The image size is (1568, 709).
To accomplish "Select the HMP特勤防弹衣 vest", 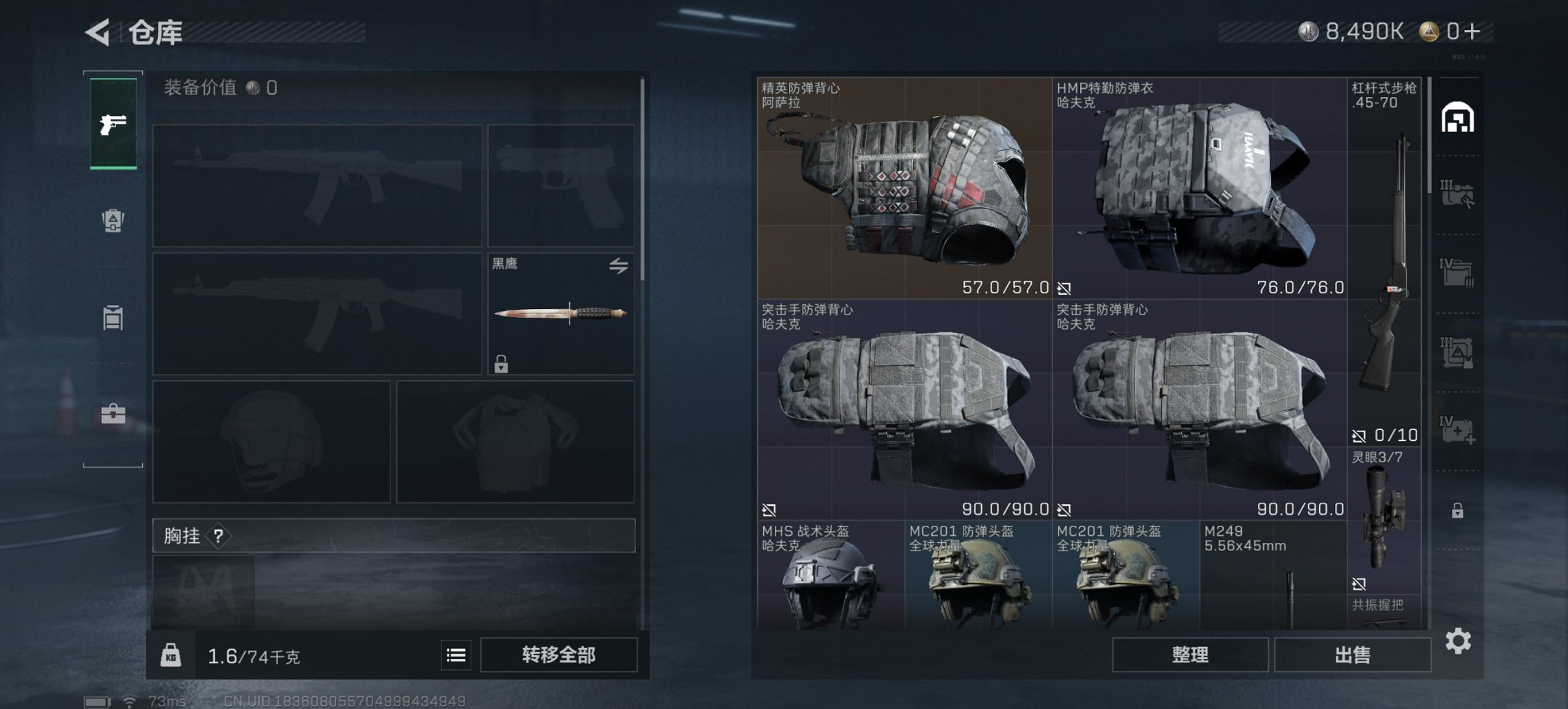I will click(1199, 188).
